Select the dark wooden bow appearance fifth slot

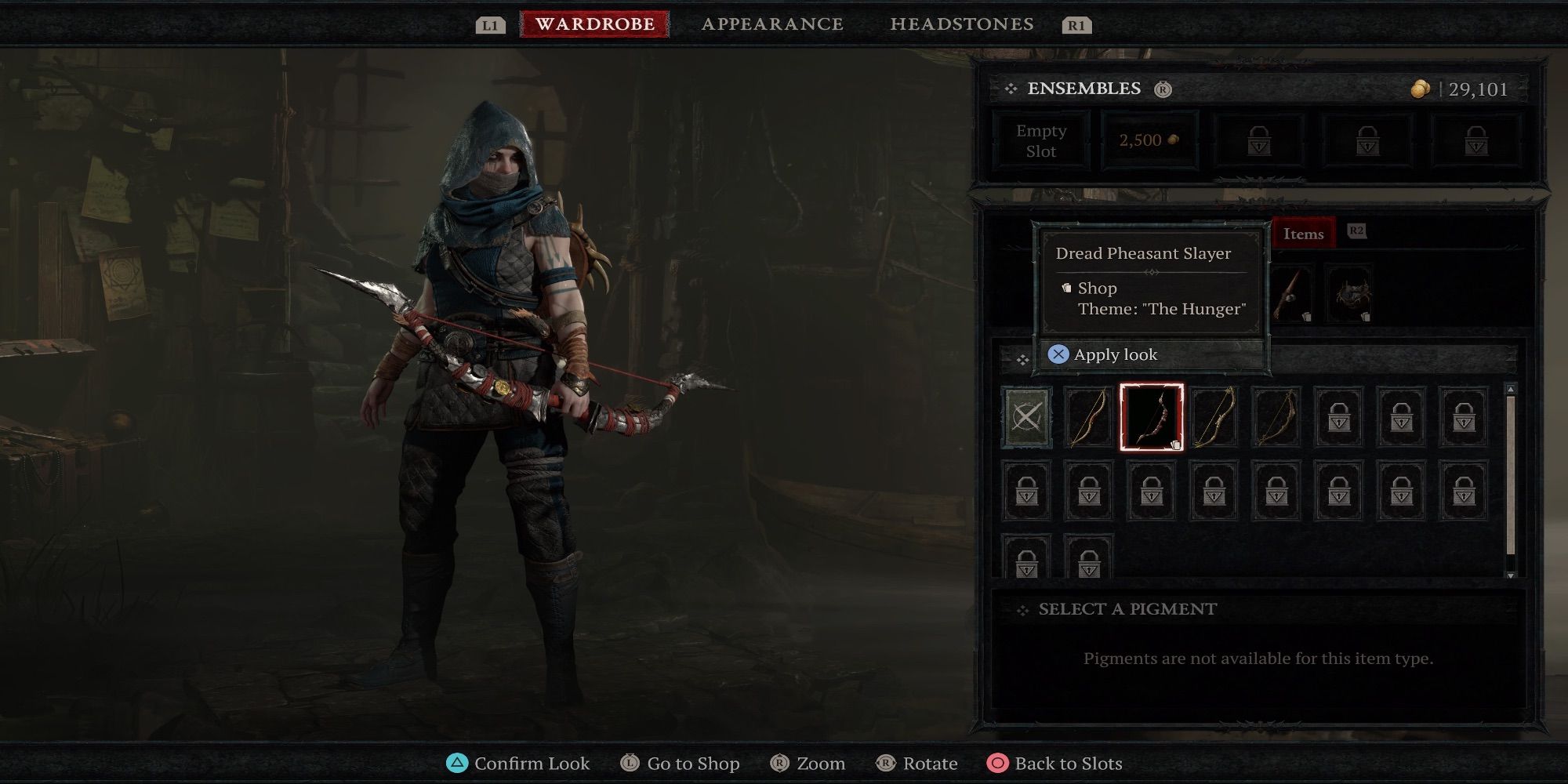[1277, 418]
